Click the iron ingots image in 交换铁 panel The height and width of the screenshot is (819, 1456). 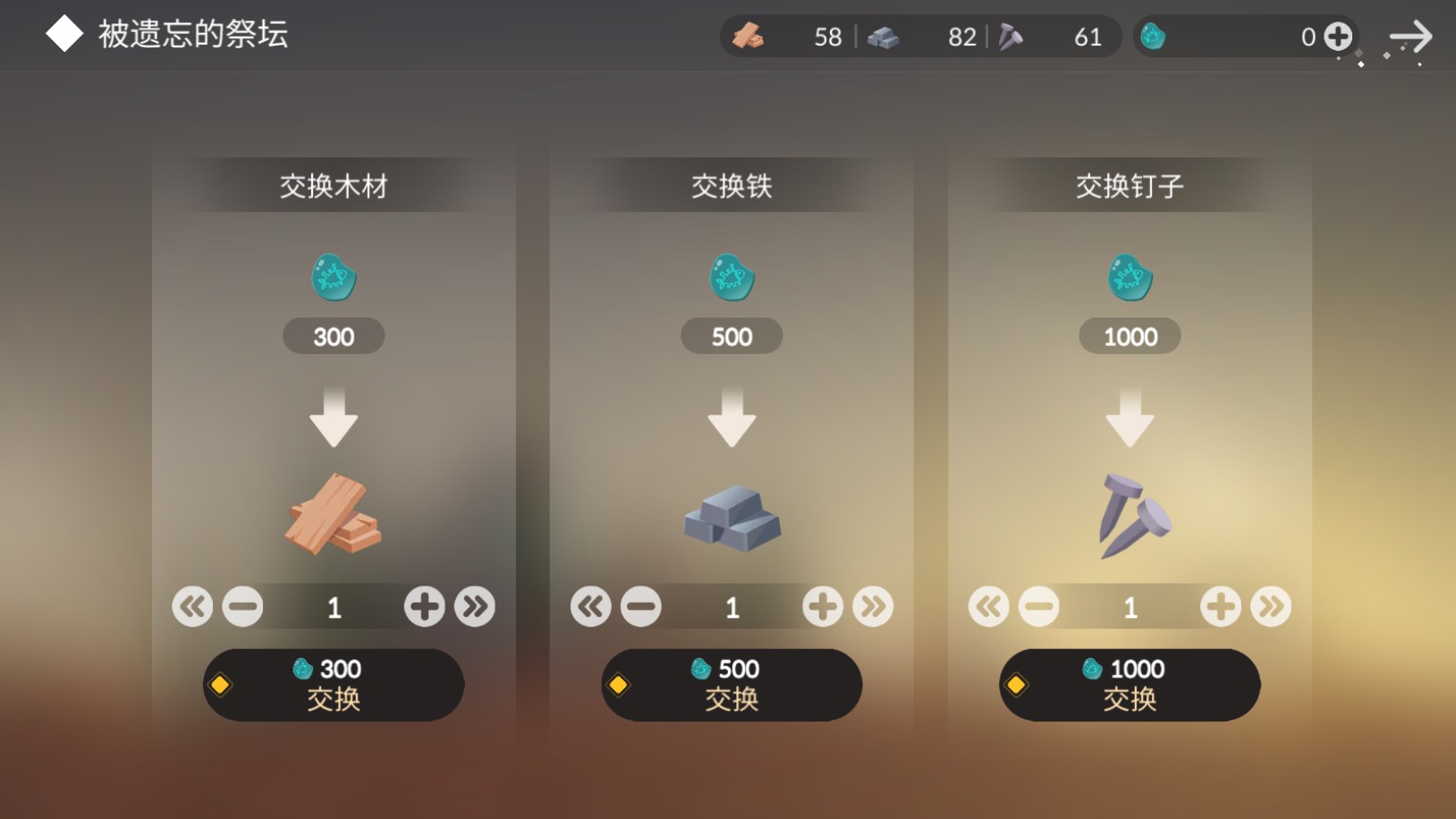(732, 519)
